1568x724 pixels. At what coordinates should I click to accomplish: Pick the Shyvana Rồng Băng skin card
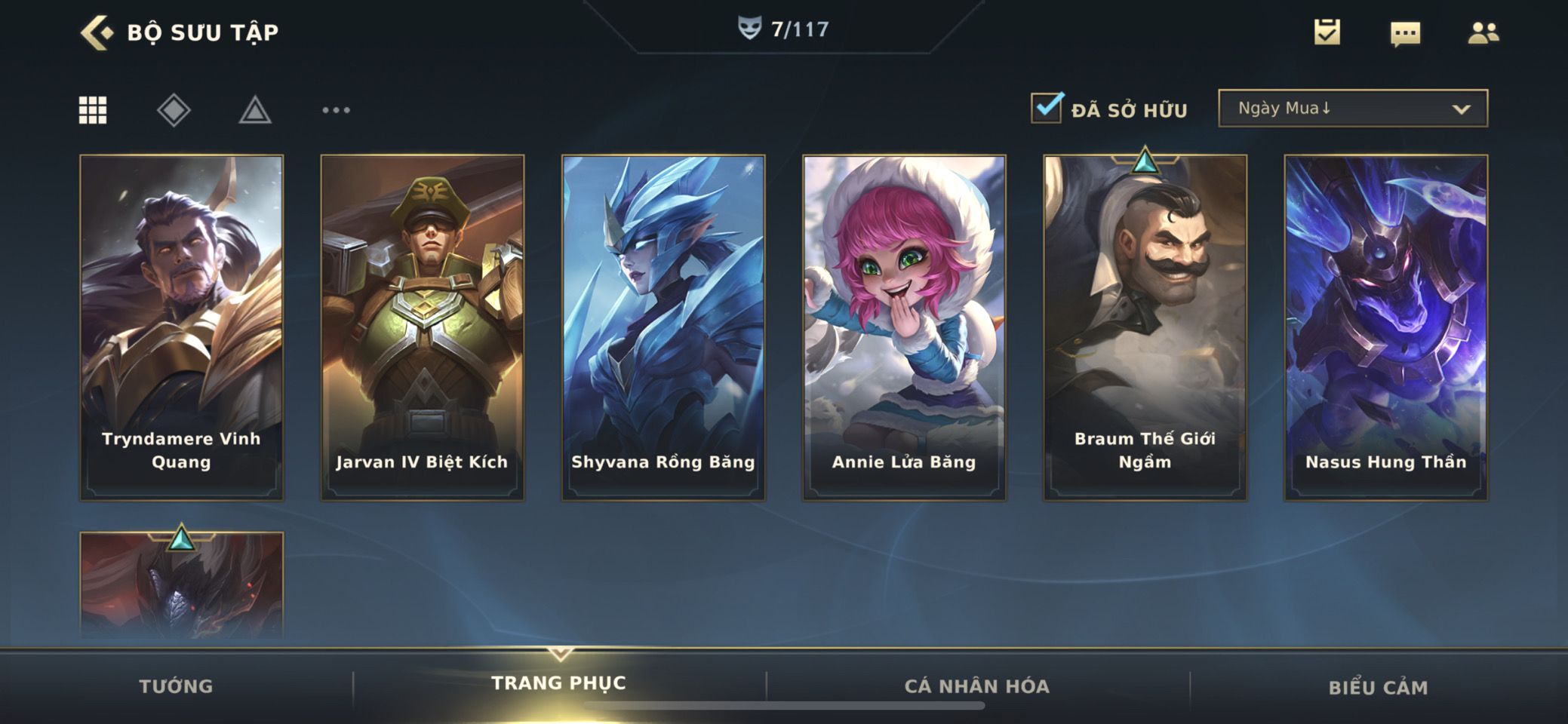click(x=663, y=327)
